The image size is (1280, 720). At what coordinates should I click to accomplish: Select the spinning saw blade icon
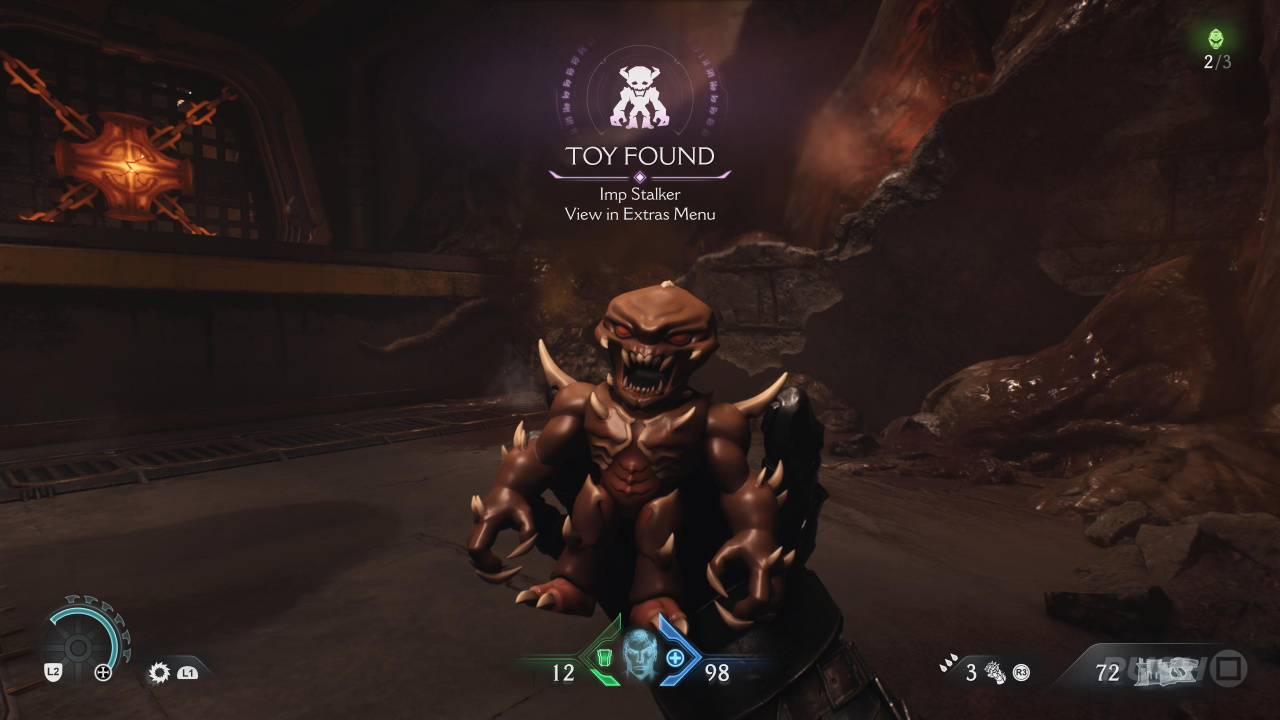point(159,672)
